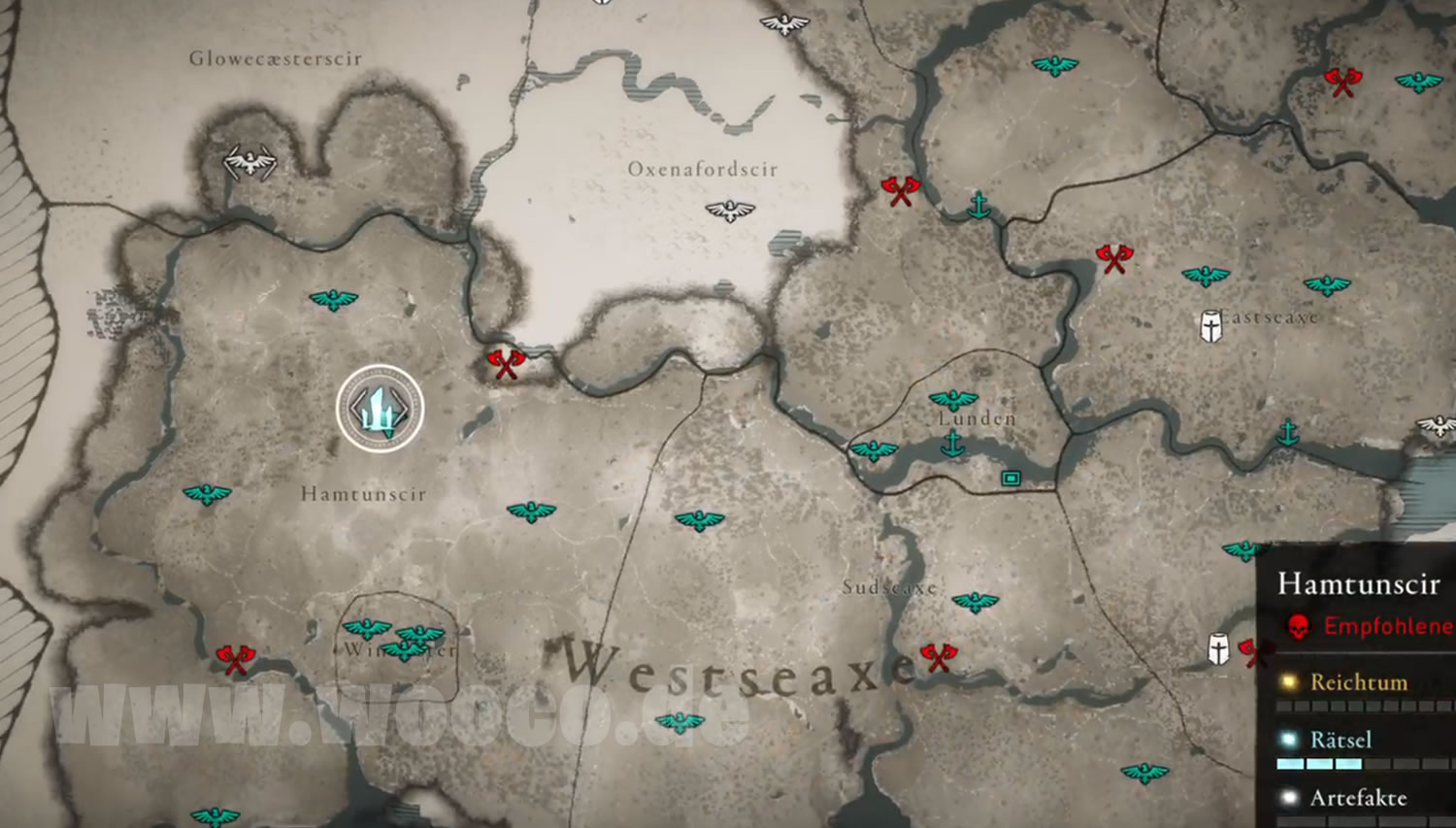The width and height of the screenshot is (1456, 828).
Task: Select the teal square marker south of Lunden
Action: 1010,478
